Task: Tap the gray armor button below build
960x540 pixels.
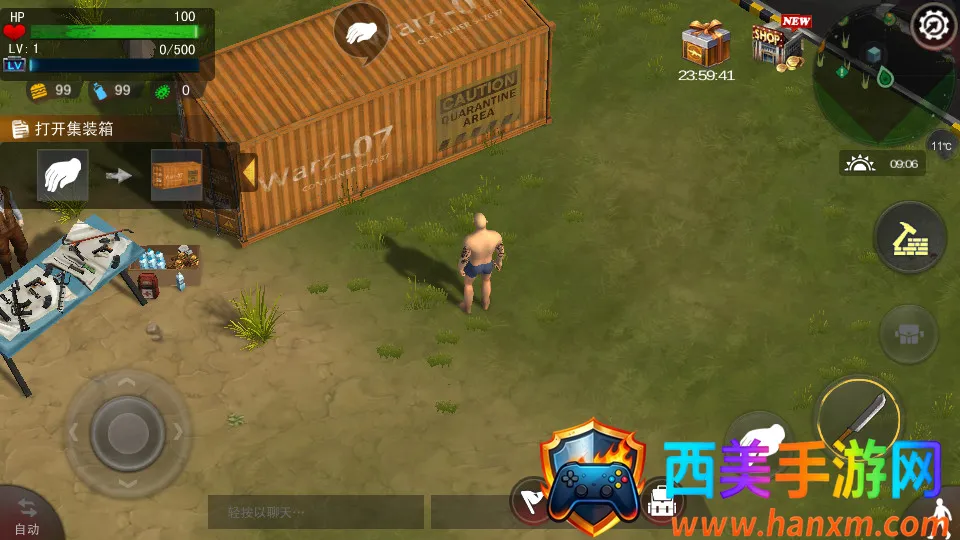Action: pos(908,334)
